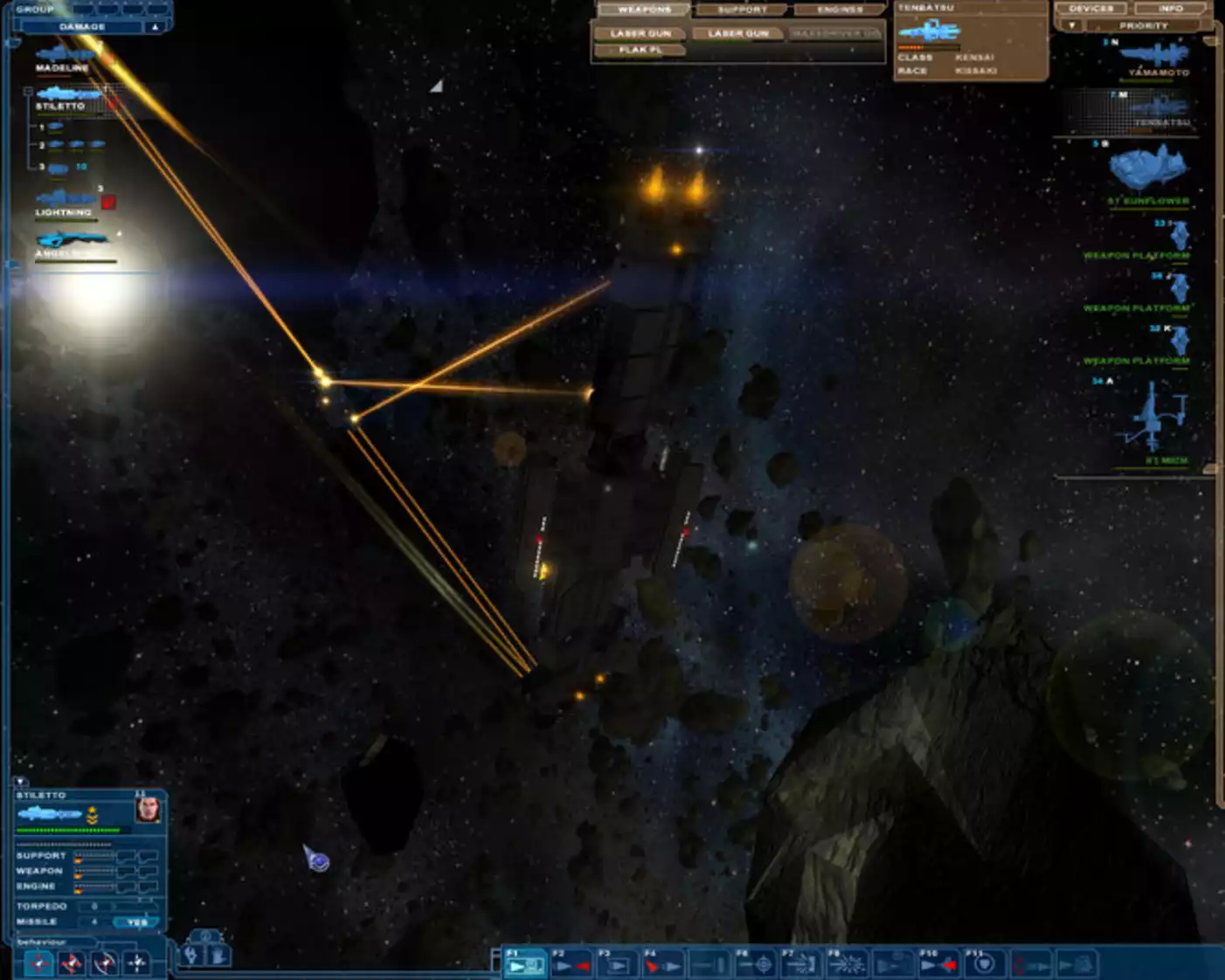Toggle missile YES setting
Image resolution: width=1225 pixels, height=980 pixels.
137,922
